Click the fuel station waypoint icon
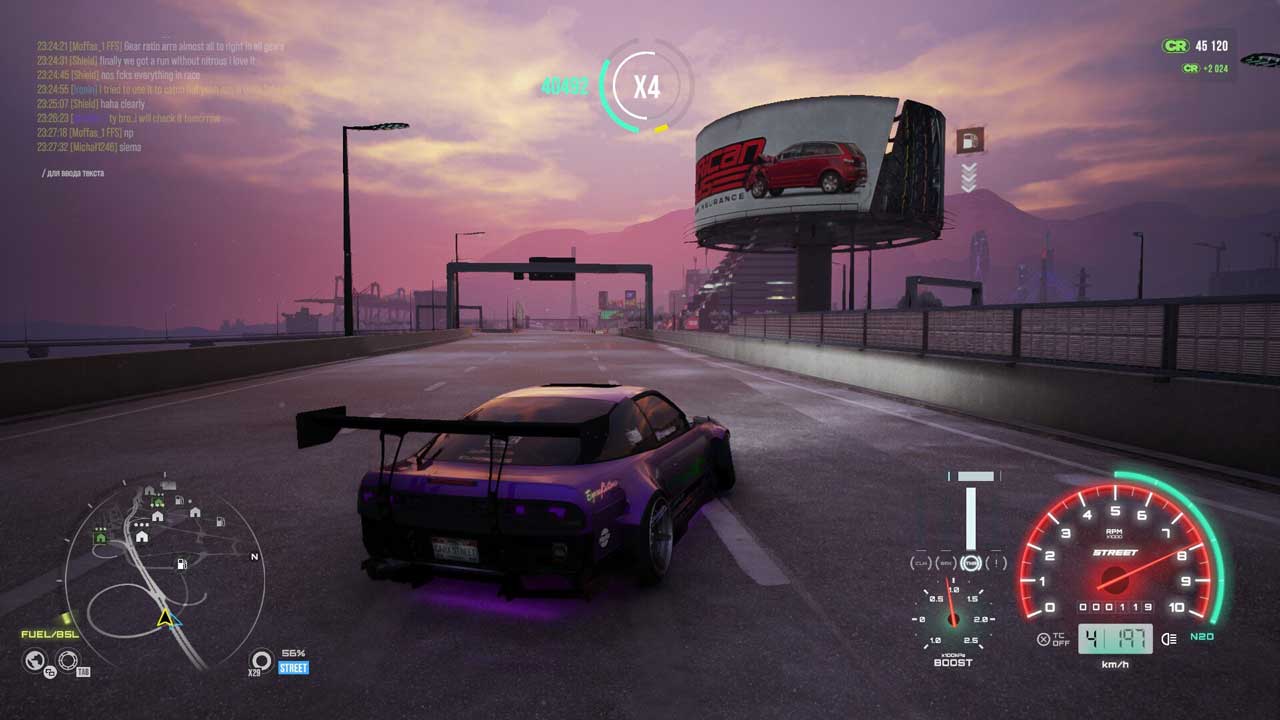The height and width of the screenshot is (720, 1280). tap(968, 141)
